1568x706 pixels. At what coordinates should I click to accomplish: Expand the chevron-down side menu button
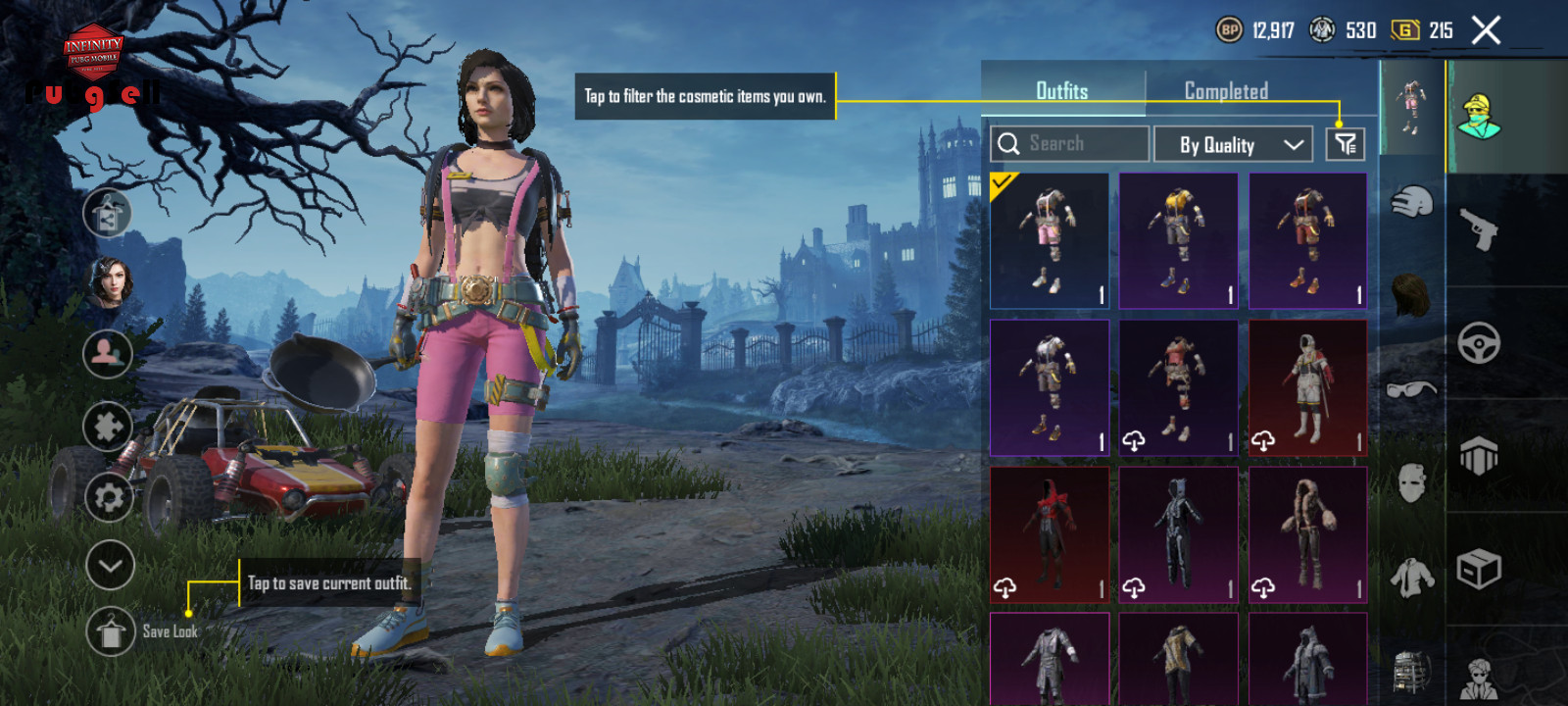[x=110, y=566]
